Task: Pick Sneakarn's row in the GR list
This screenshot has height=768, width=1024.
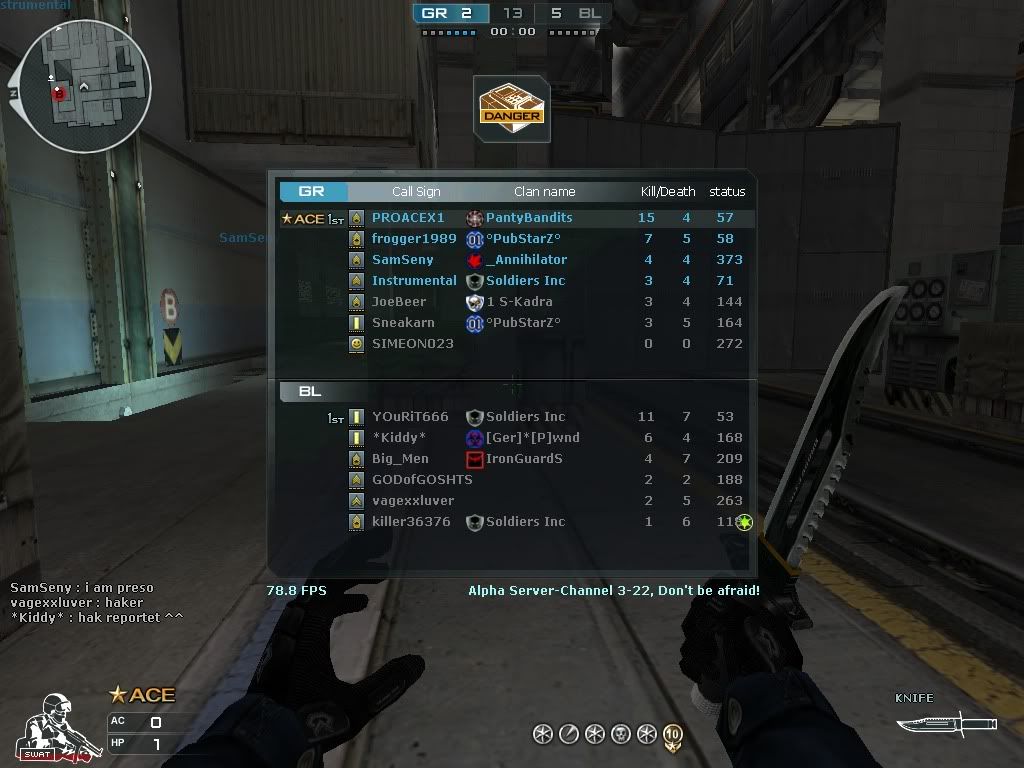Action: coord(403,323)
